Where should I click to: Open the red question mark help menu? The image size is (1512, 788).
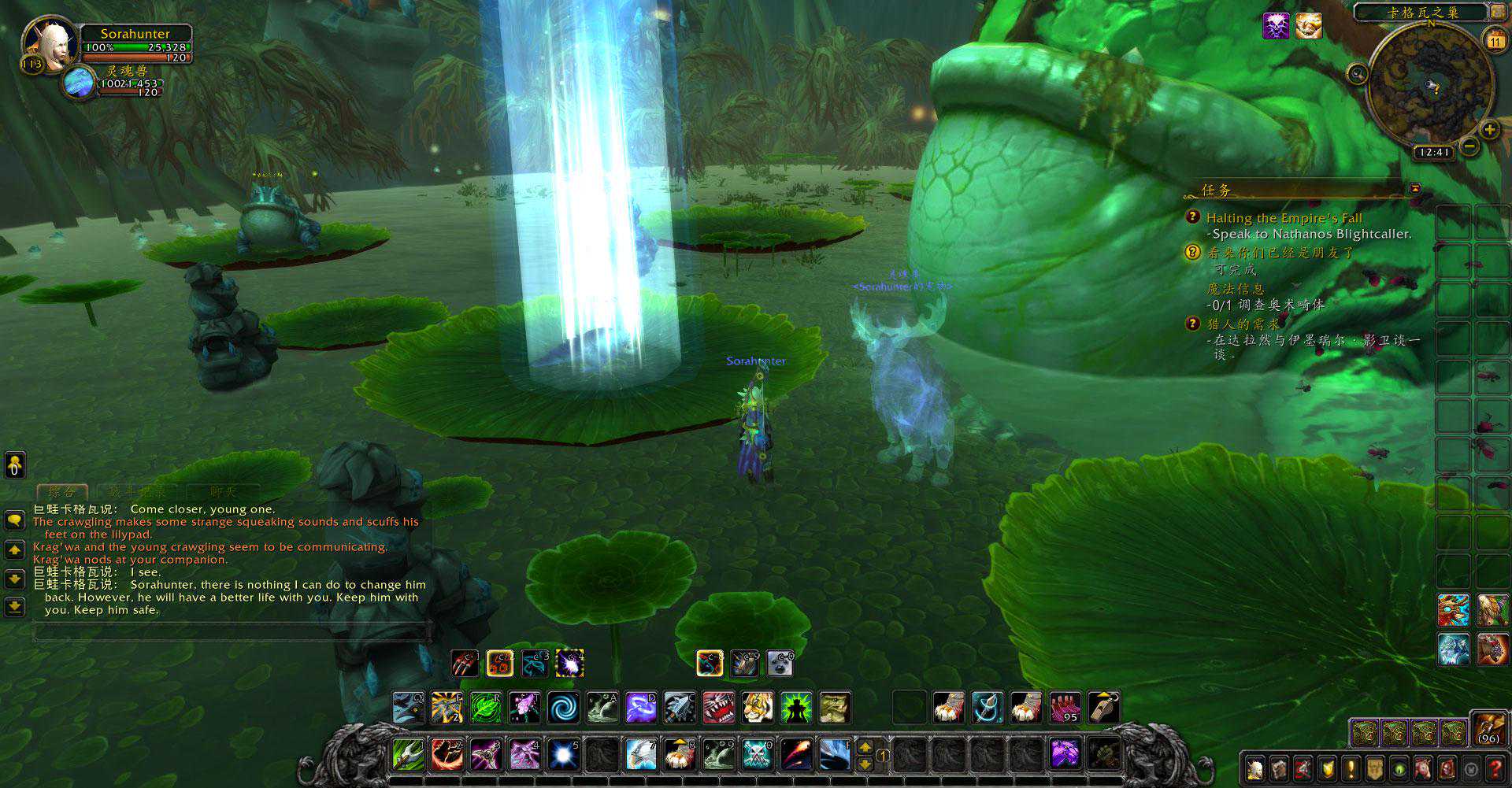tap(1495, 768)
